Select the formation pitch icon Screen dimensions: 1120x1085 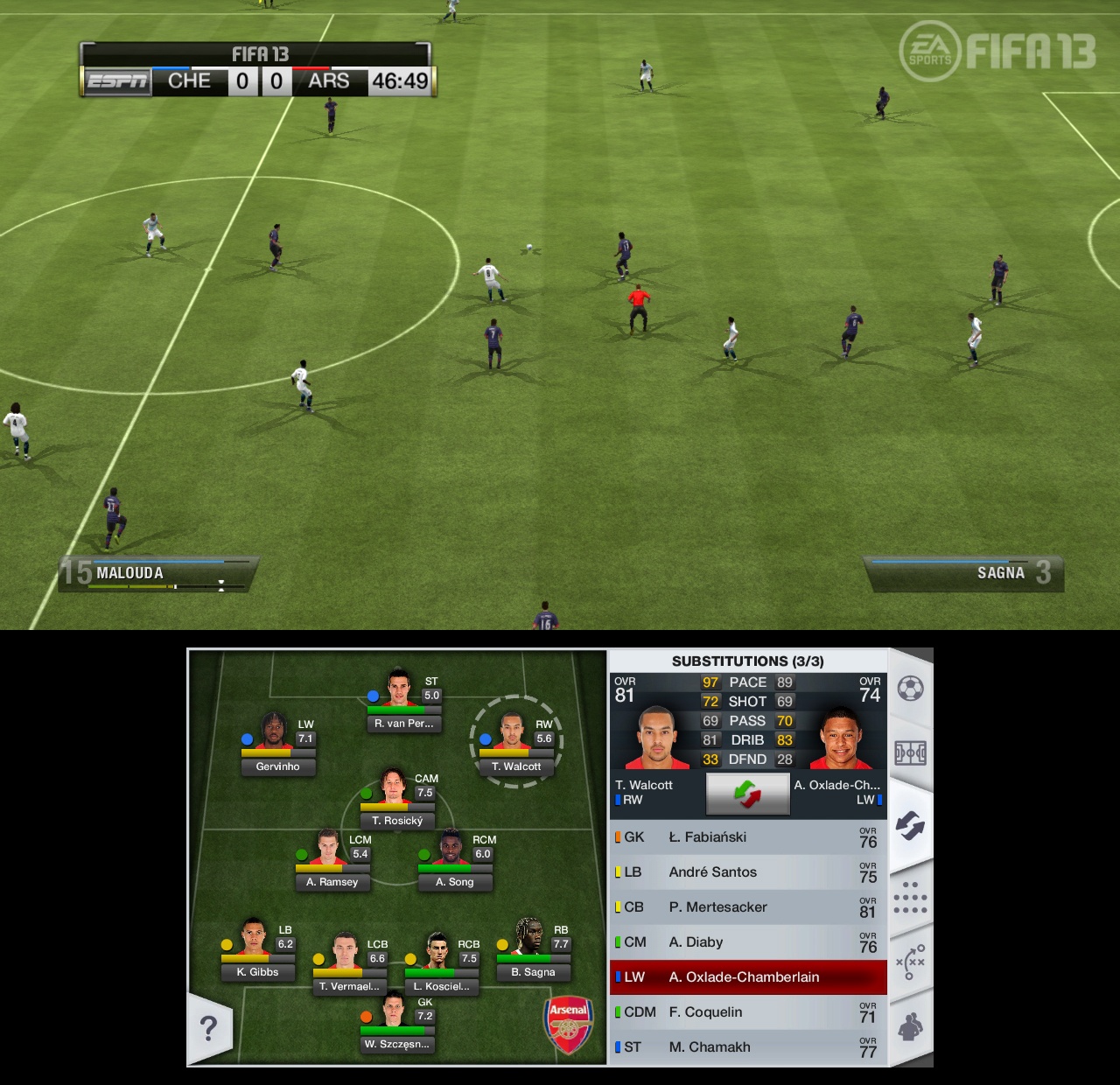click(911, 753)
